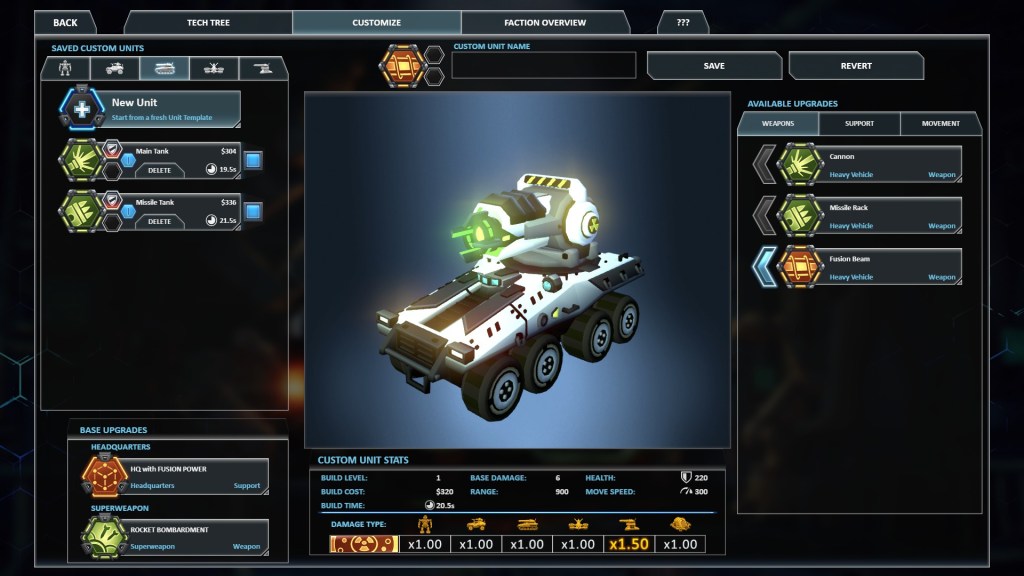Open the ??? tab
This screenshot has height=576, width=1024.
[x=683, y=22]
